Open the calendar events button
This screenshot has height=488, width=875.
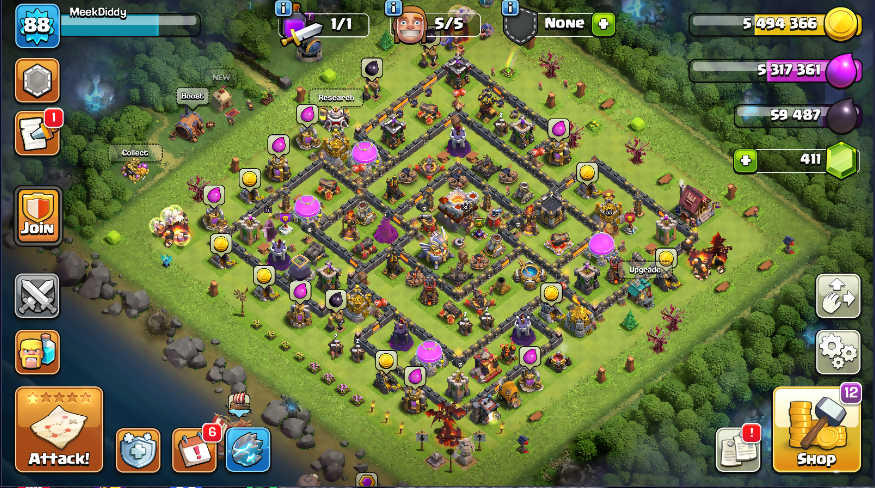click(193, 450)
